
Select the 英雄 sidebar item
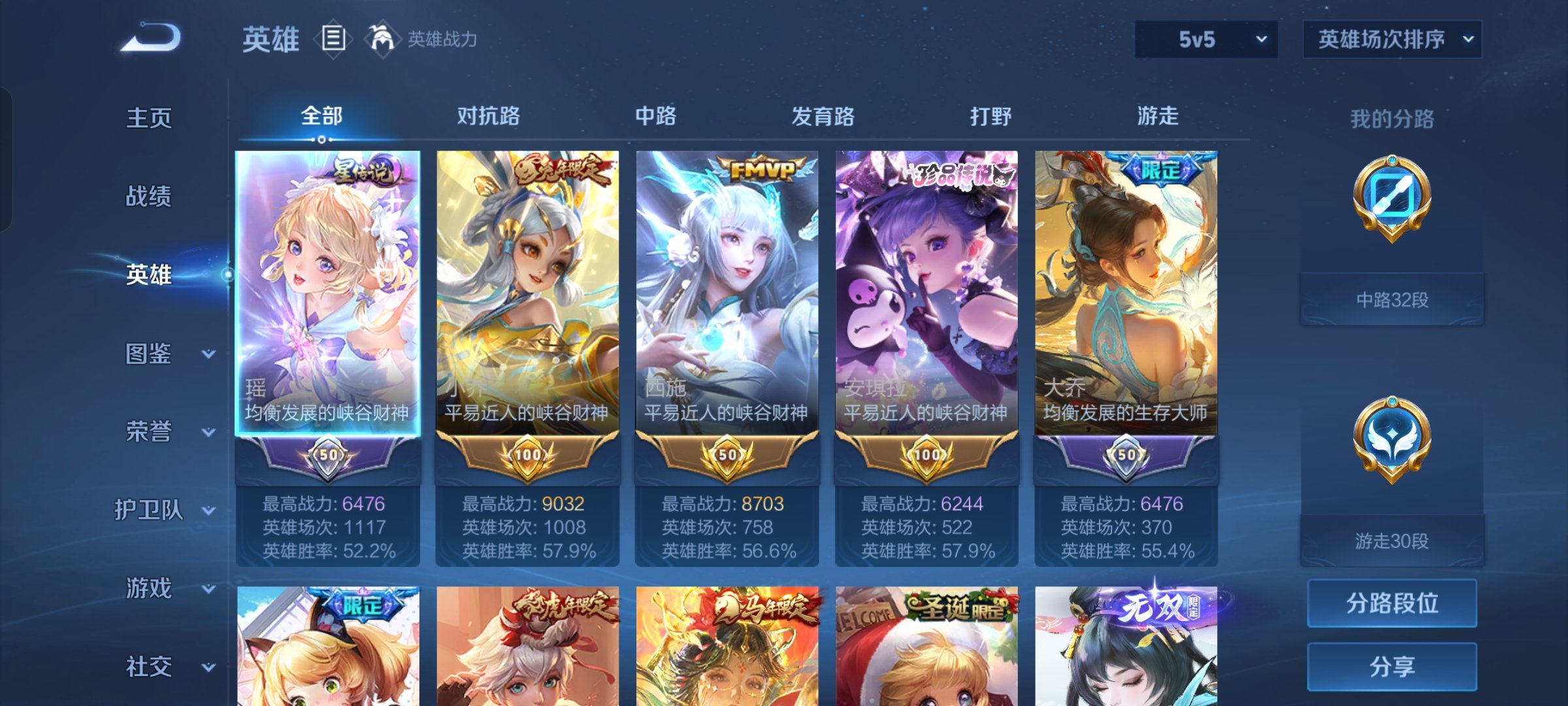click(x=149, y=275)
